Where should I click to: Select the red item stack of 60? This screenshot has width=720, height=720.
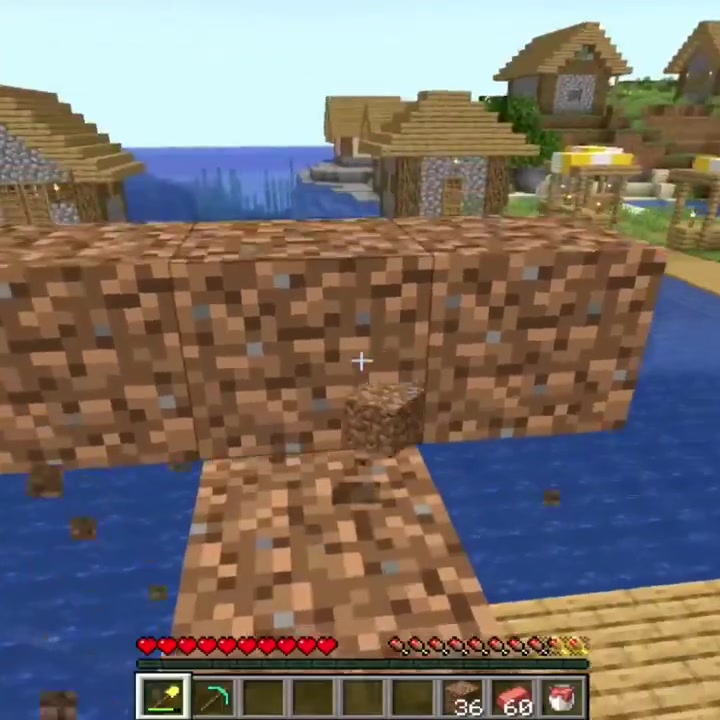click(x=513, y=696)
